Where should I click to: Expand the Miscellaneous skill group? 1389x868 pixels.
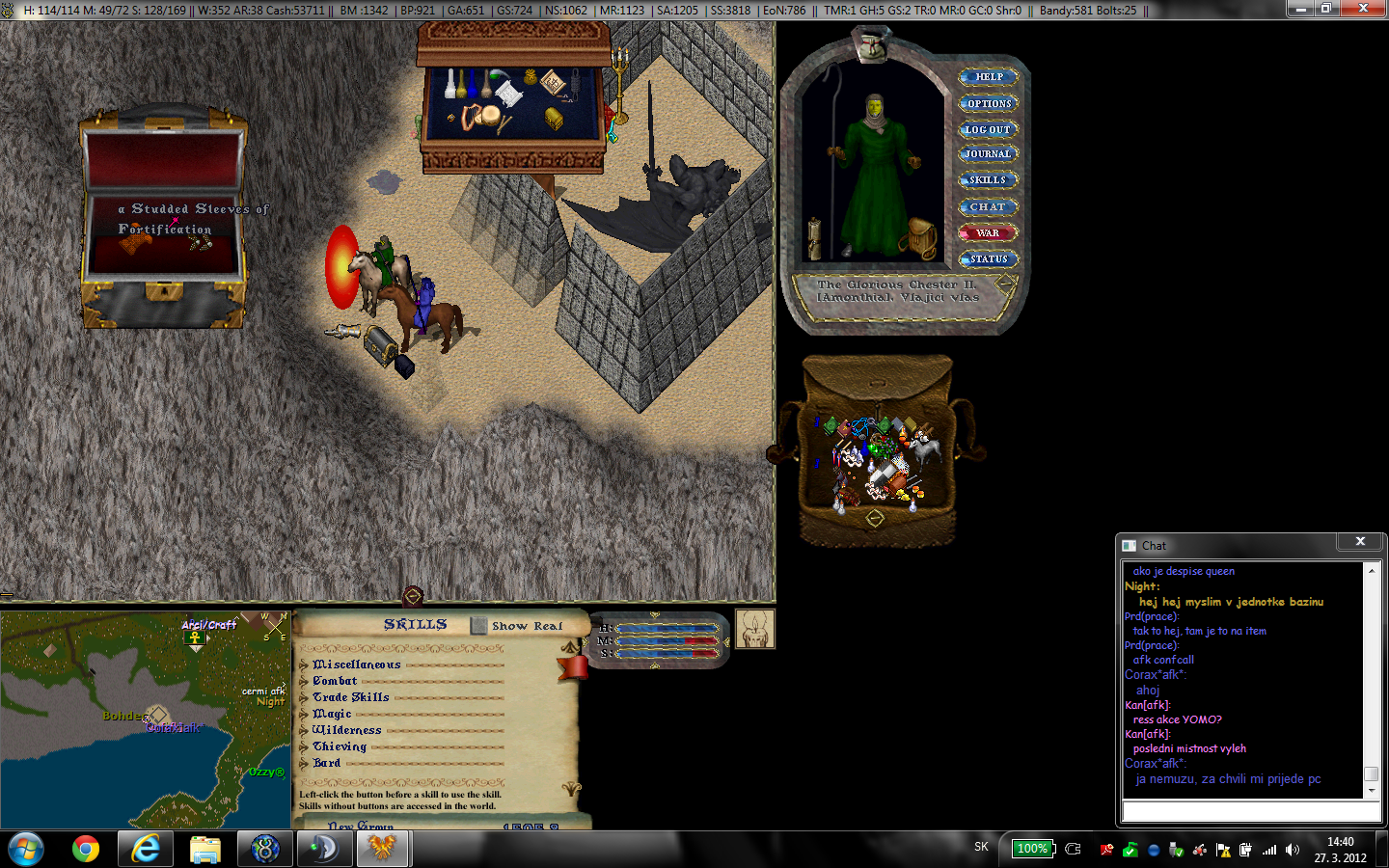point(305,665)
